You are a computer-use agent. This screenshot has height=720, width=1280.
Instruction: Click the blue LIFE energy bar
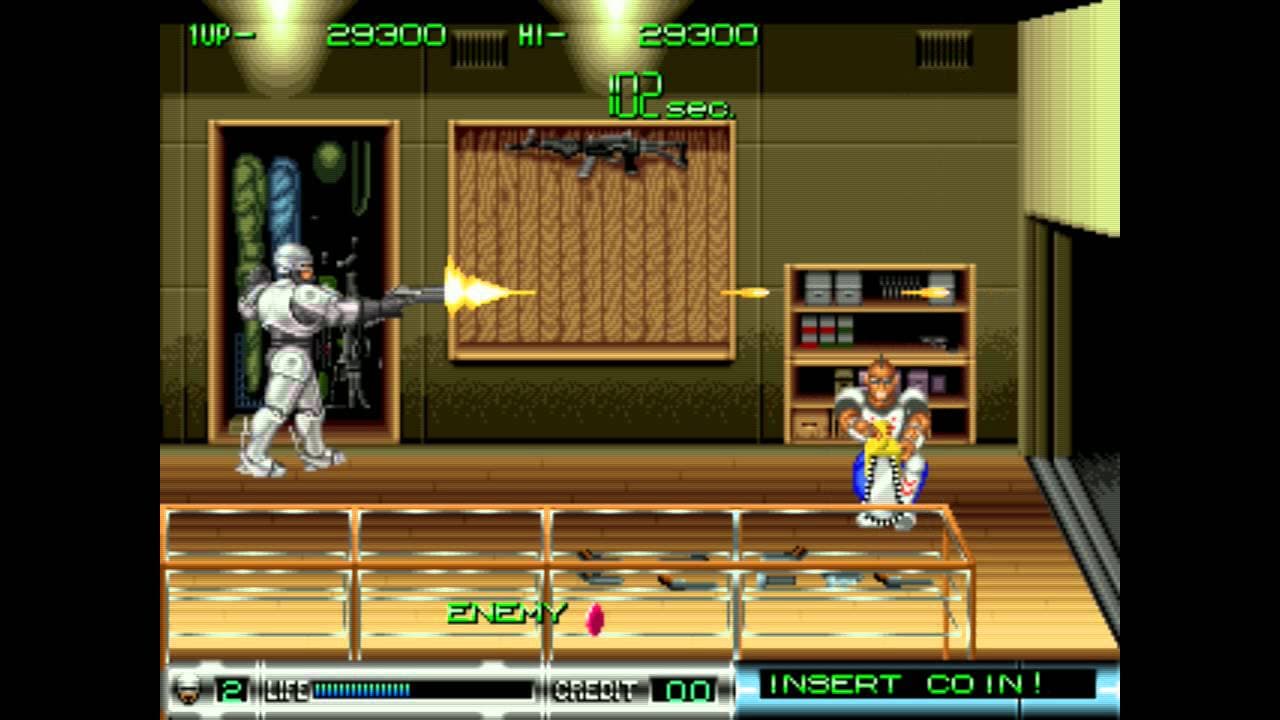pyautogui.click(x=360, y=689)
